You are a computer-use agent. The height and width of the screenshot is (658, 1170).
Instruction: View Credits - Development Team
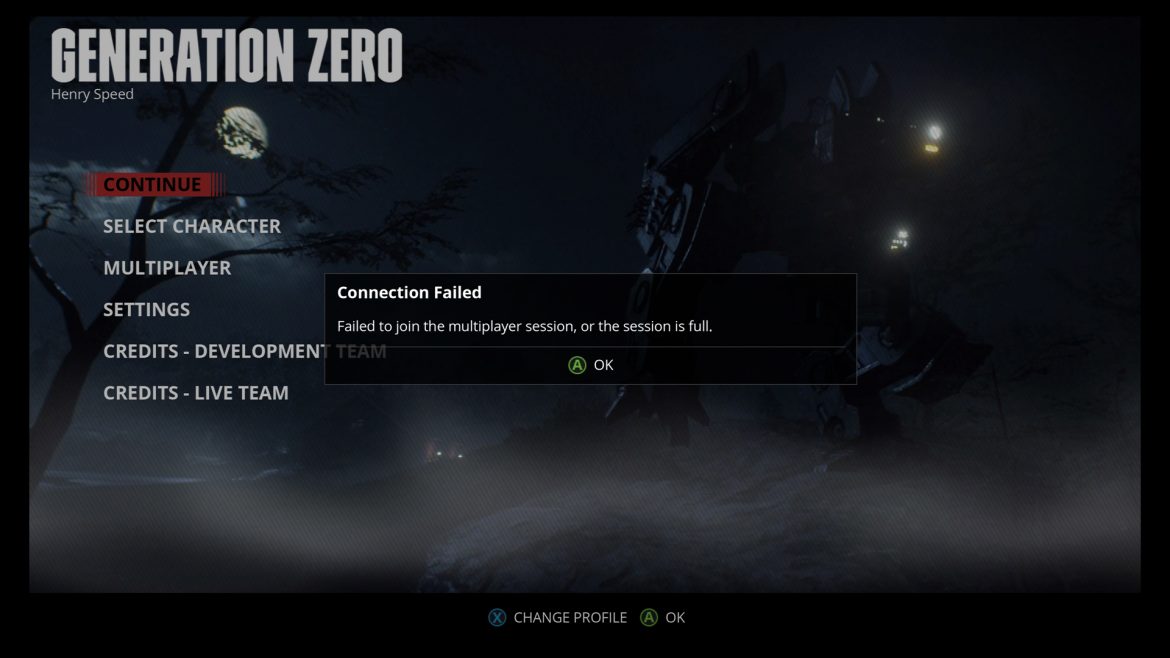coord(213,352)
